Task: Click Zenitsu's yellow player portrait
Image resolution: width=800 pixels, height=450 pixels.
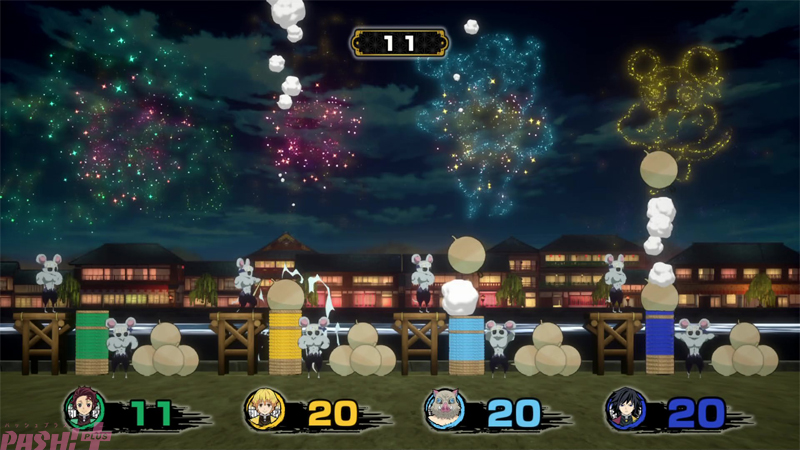Action: pyautogui.click(x=265, y=409)
